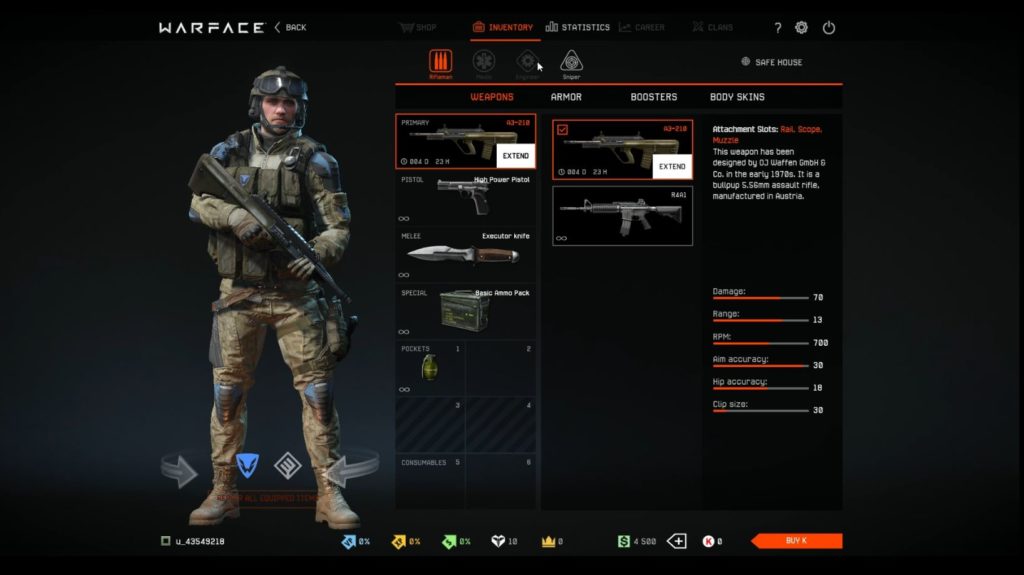This screenshot has height=575, width=1024.
Task: Open the Career menu
Action: point(641,27)
